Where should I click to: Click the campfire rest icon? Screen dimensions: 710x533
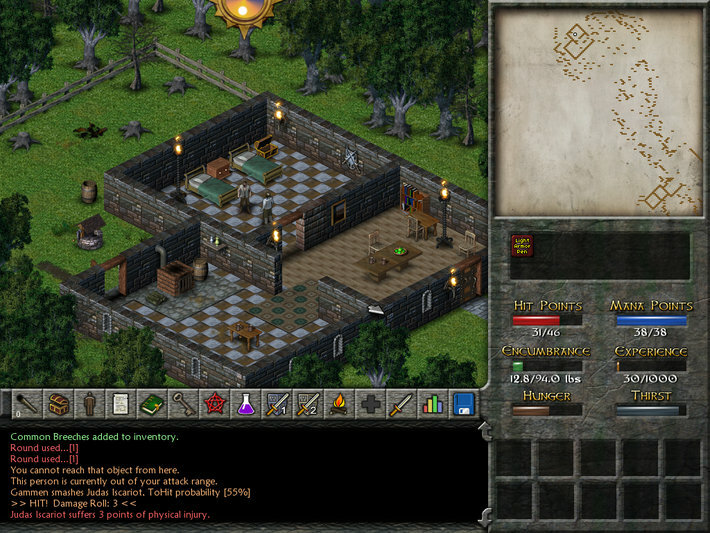pos(338,404)
